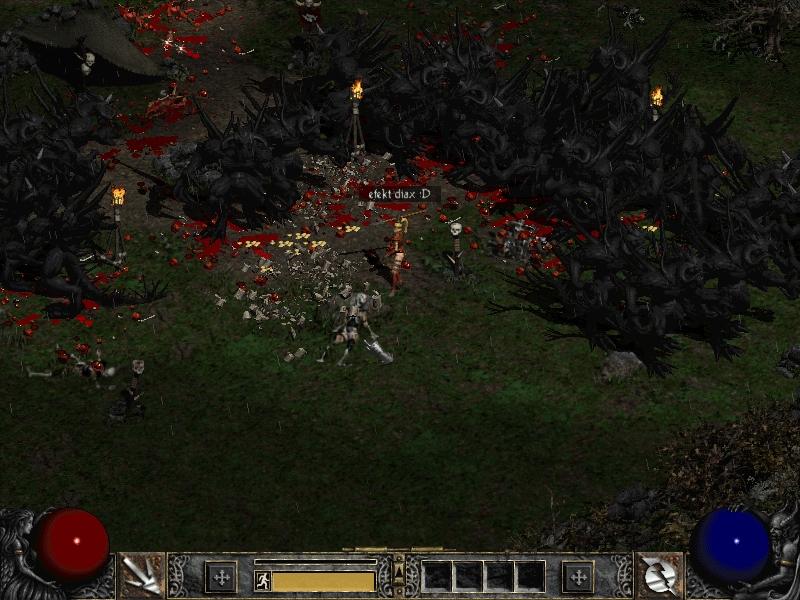This screenshot has height=600, width=800.
Task: Toggle run/walk with the running man icon
Action: tap(263, 580)
